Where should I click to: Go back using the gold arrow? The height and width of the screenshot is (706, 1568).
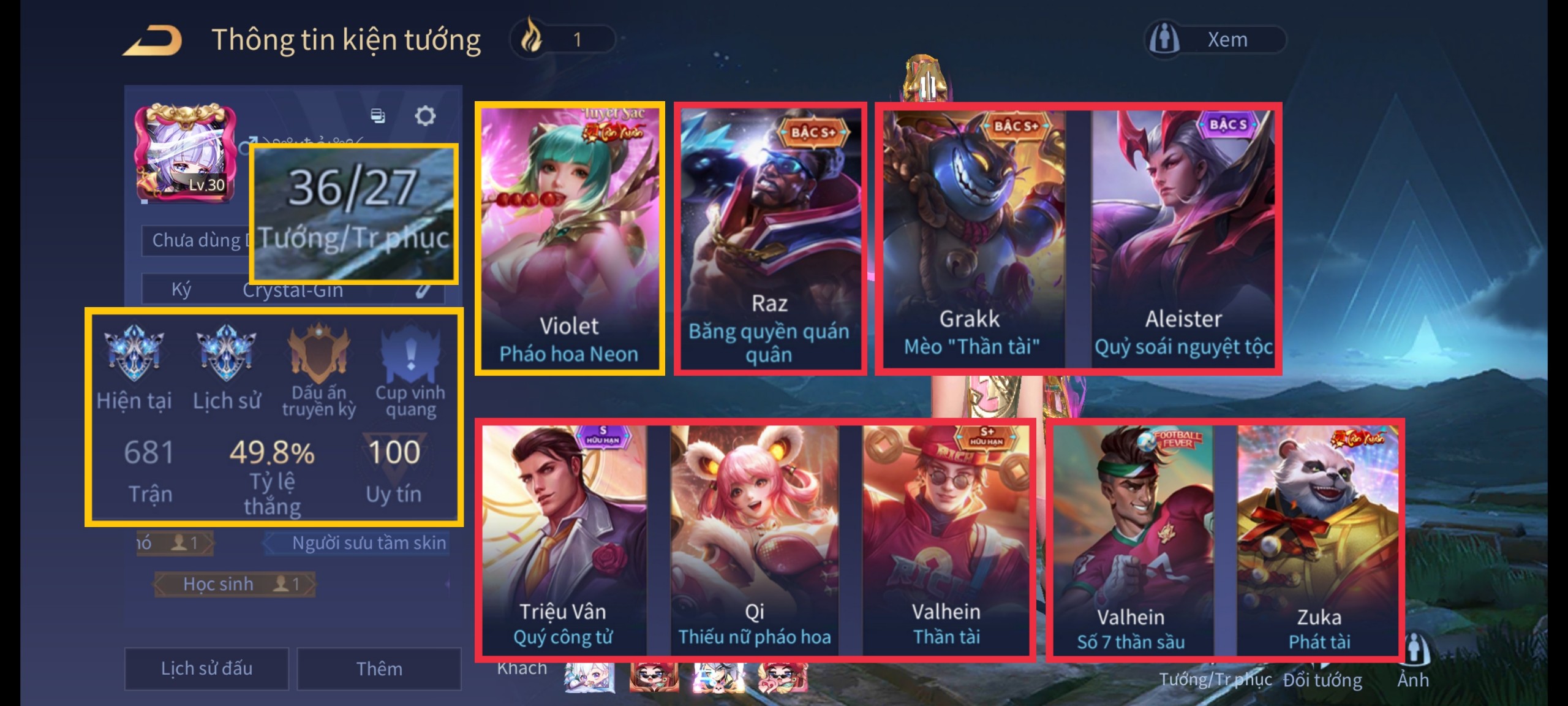tap(153, 40)
